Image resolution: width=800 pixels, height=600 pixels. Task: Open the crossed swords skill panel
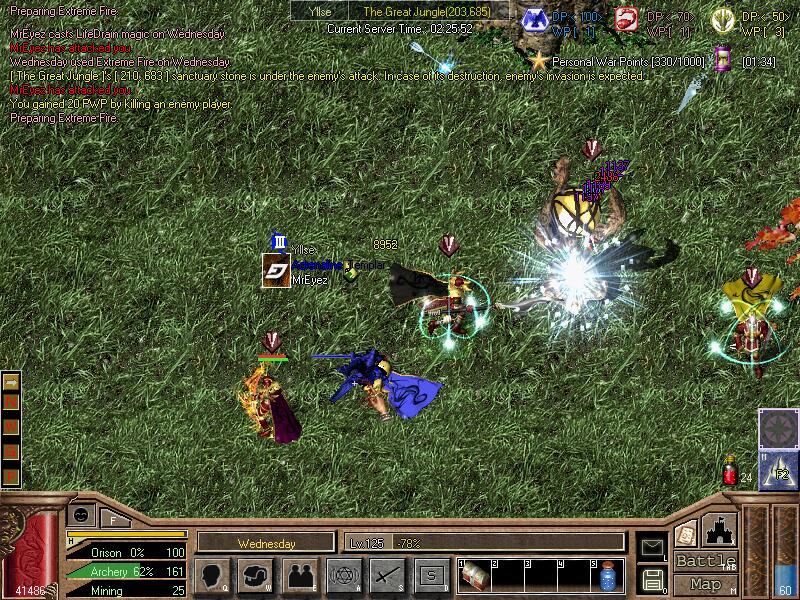[x=387, y=575]
